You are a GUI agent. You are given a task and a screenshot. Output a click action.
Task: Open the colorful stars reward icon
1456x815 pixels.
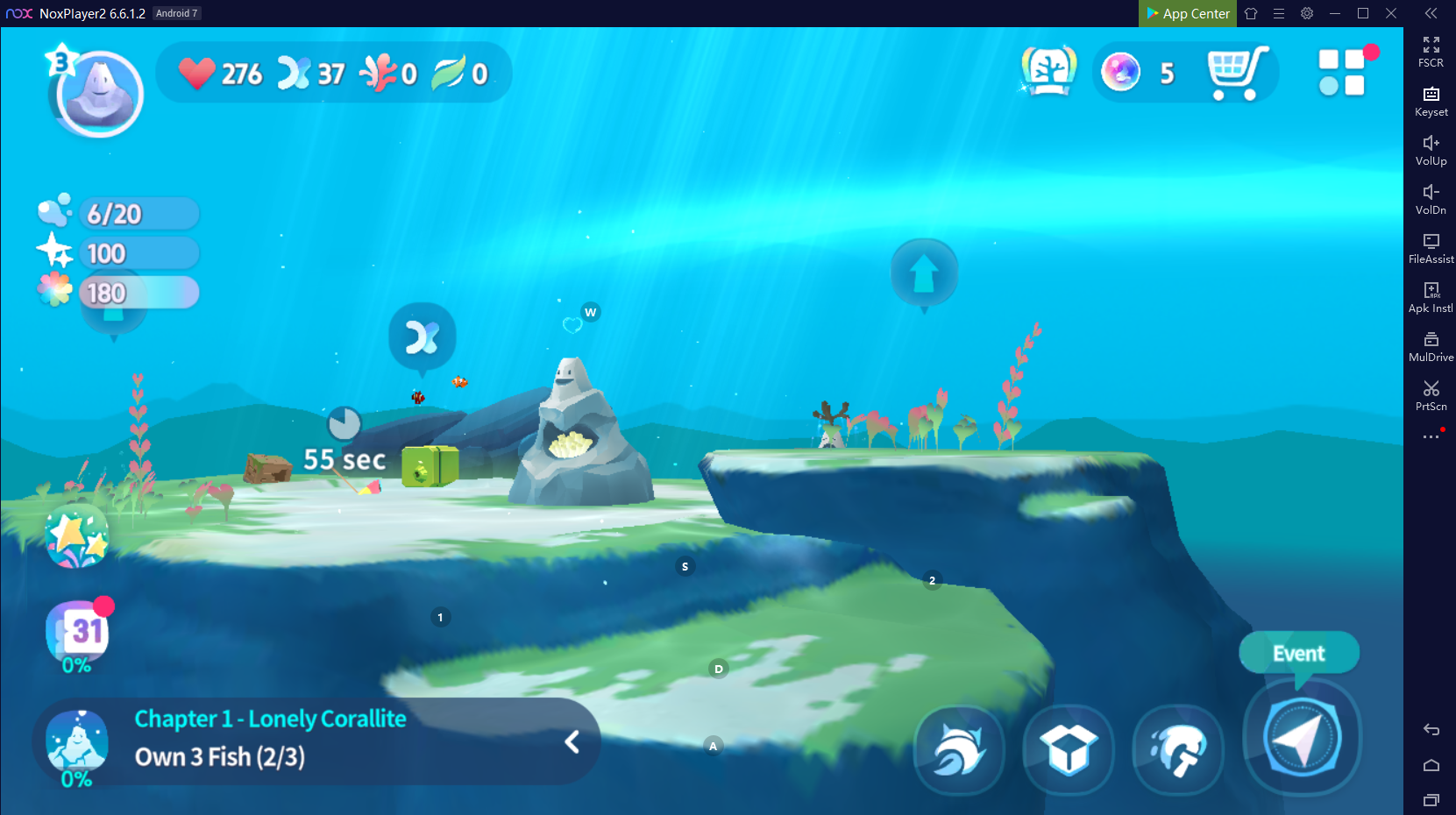point(77,536)
